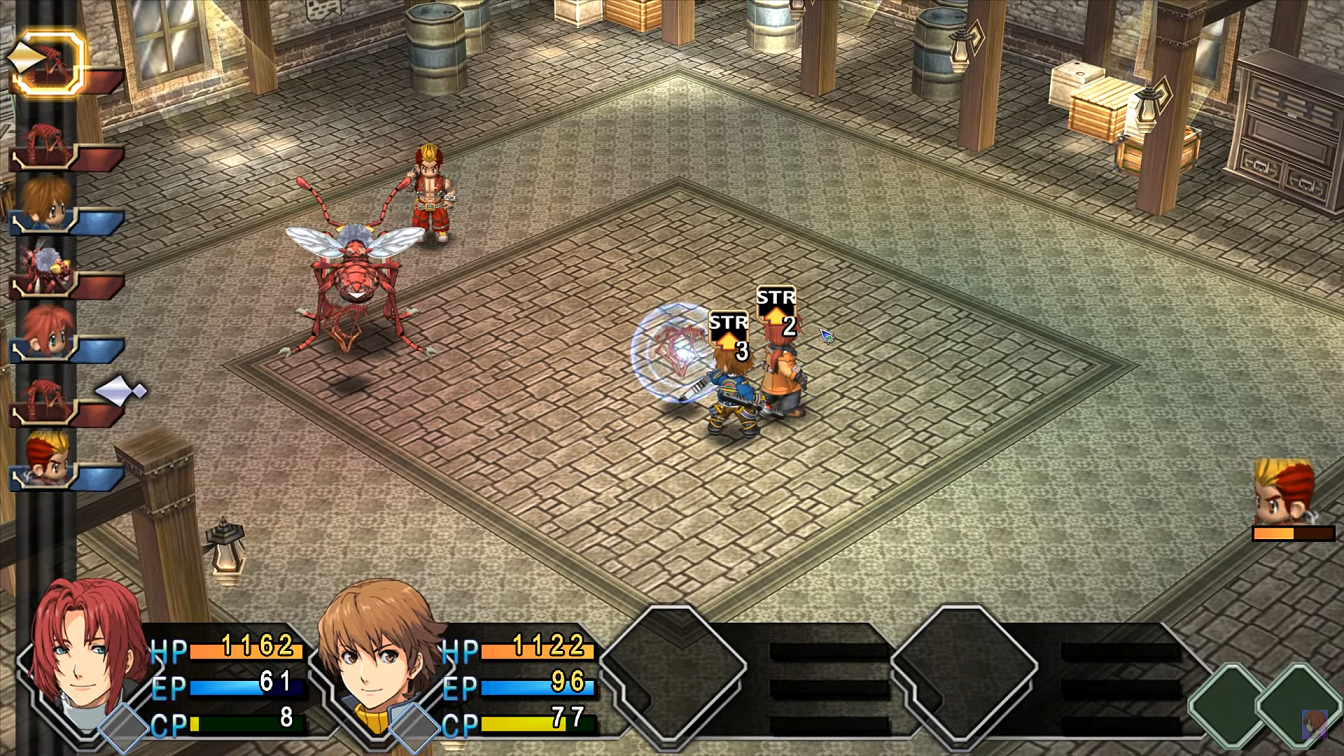
Task: Select the highlighted current-turn insect portrait
Action: (46, 62)
